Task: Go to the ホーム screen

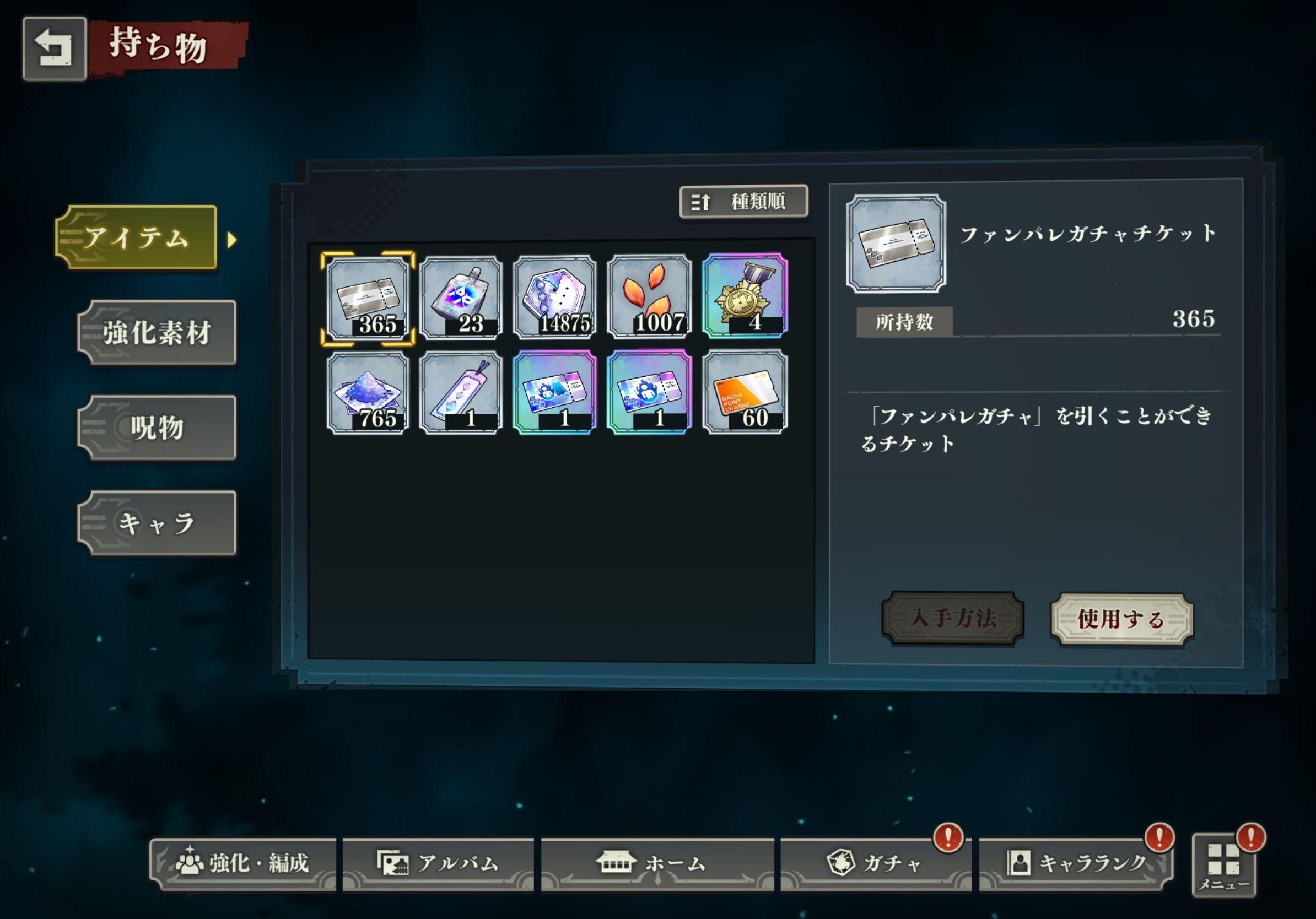Action: (x=657, y=863)
